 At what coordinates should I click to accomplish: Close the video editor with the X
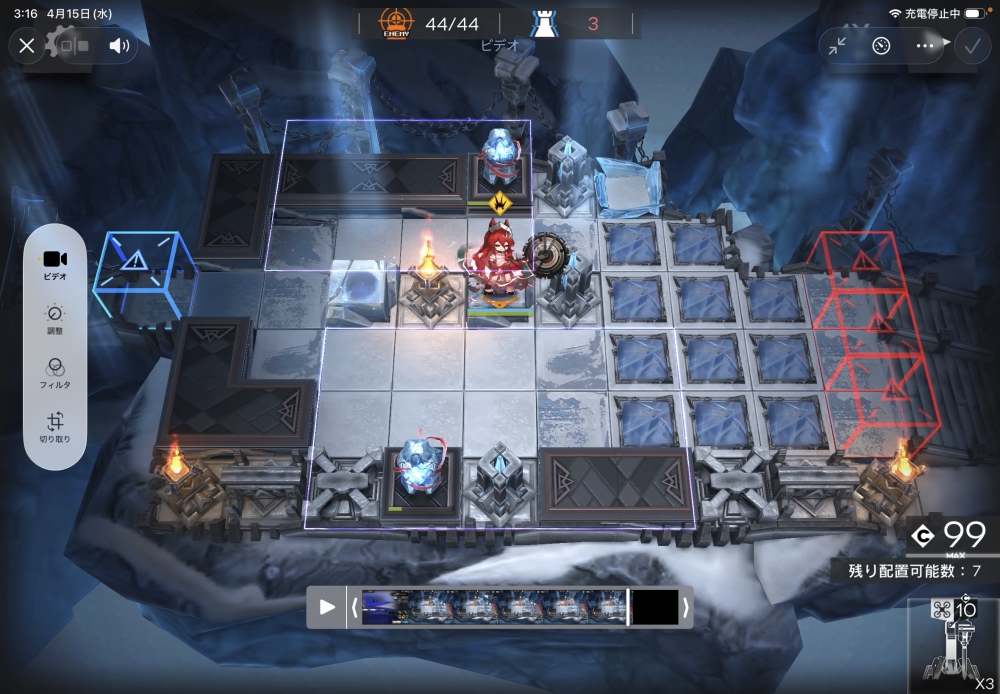coord(27,45)
